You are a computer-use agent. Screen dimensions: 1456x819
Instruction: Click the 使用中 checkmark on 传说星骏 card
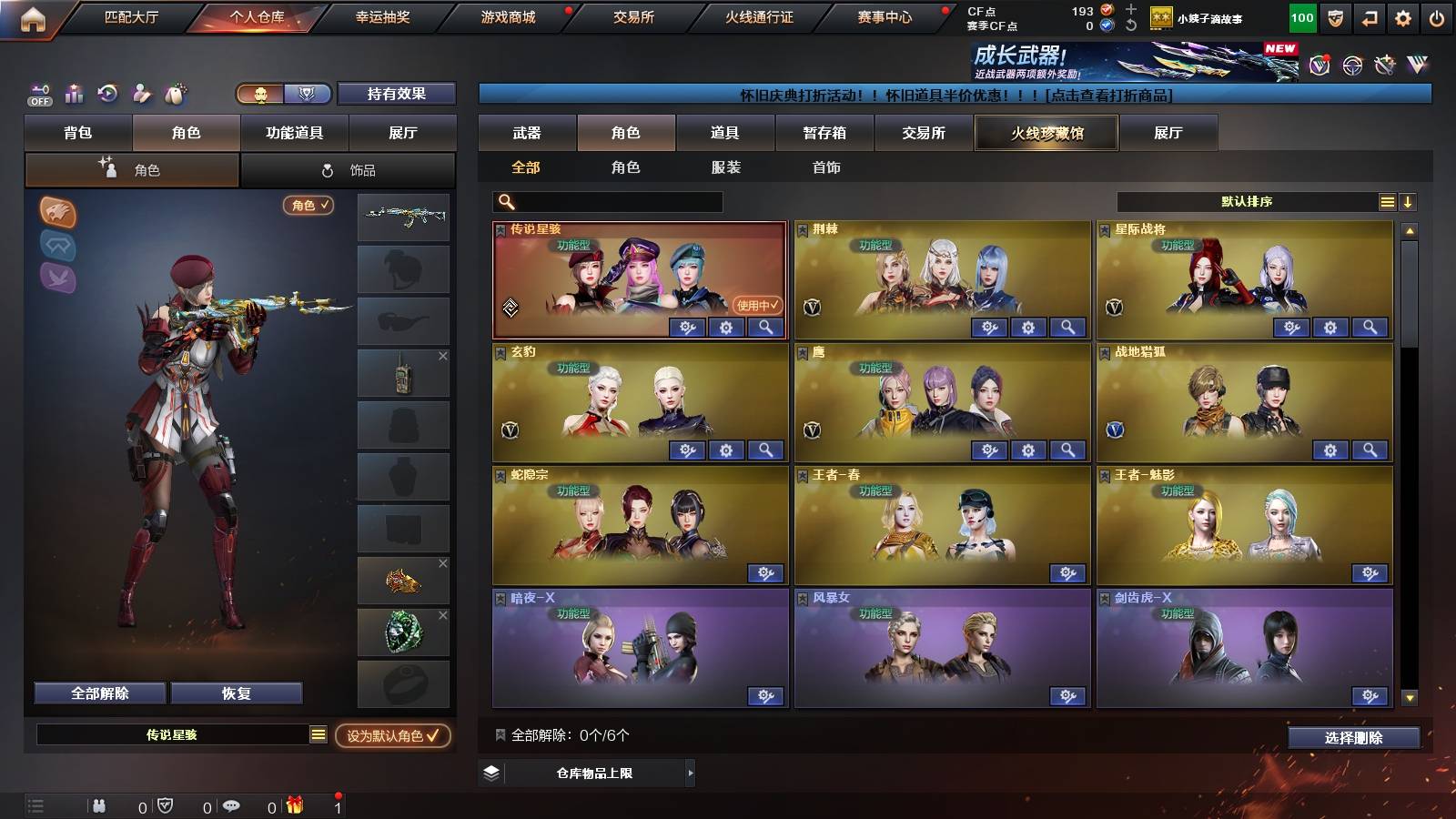pos(756,307)
